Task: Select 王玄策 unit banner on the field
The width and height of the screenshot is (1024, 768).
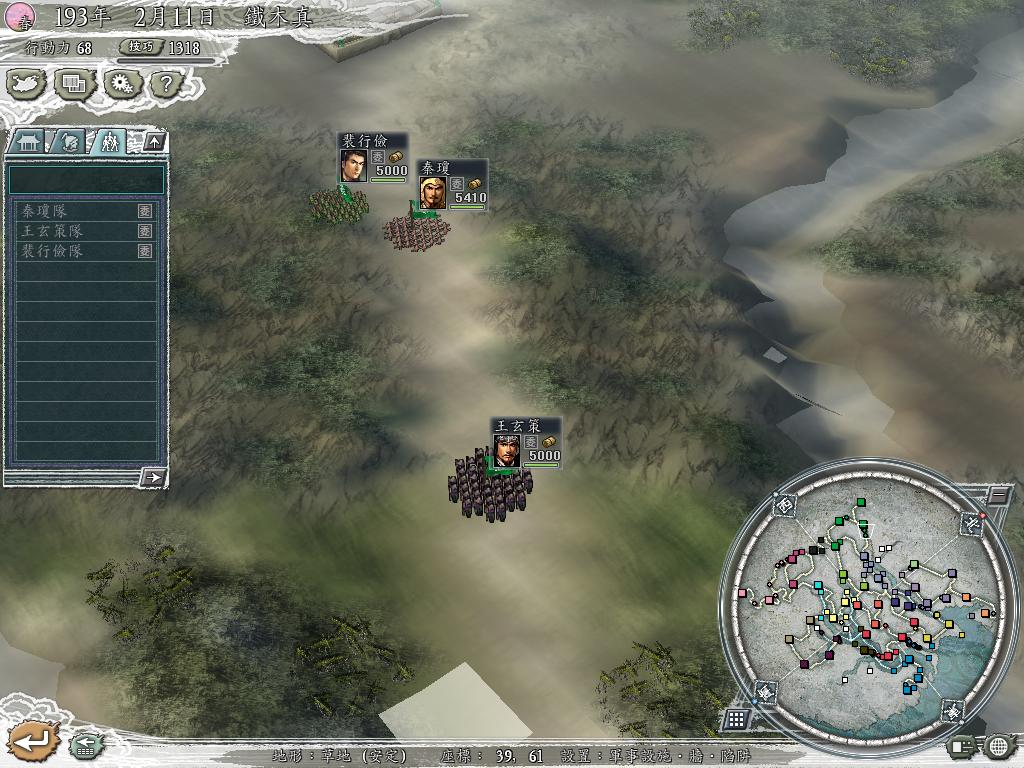Action: coord(526,443)
